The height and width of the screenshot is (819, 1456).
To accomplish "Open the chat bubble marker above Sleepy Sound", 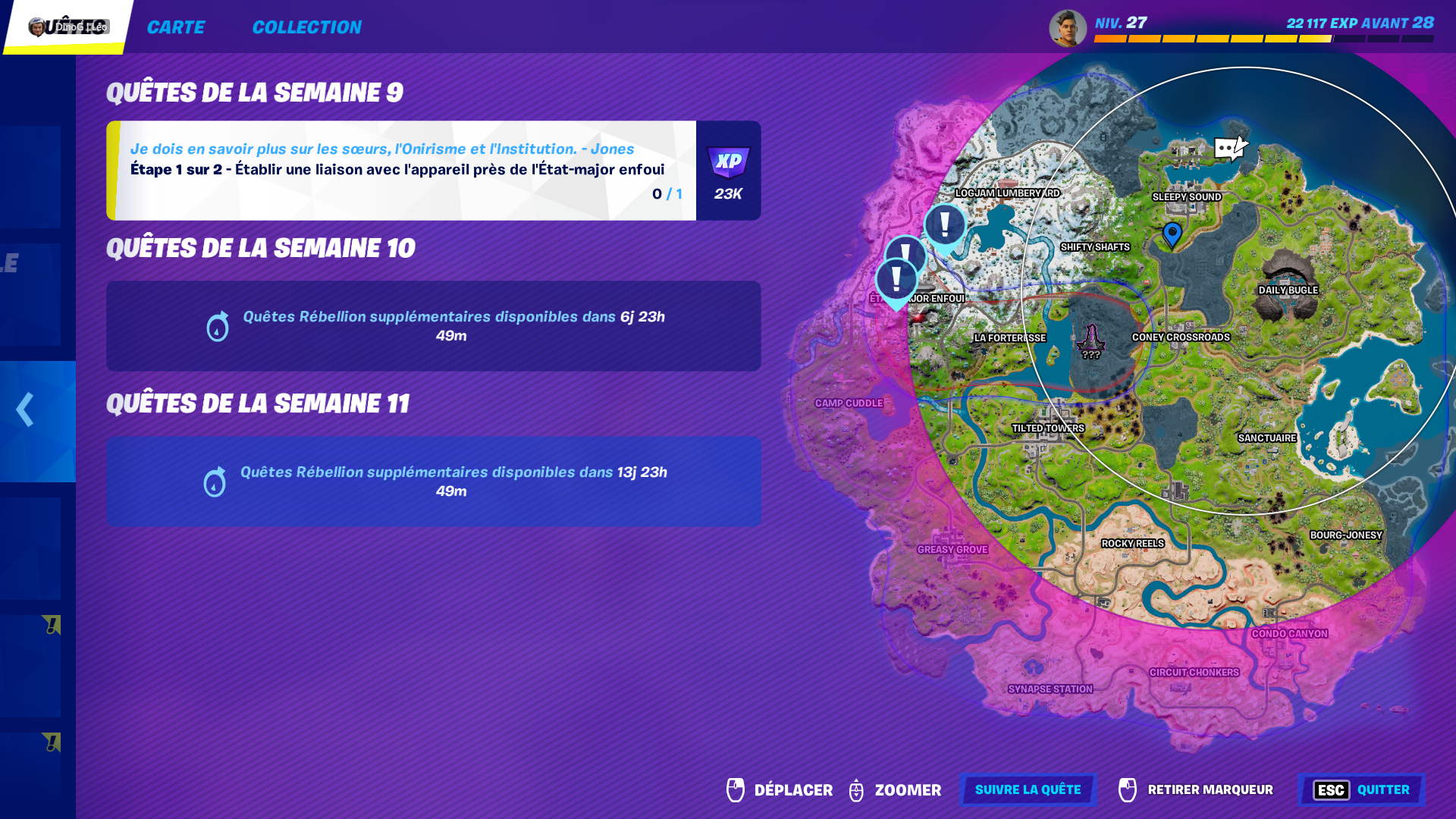I will pyautogui.click(x=1229, y=146).
